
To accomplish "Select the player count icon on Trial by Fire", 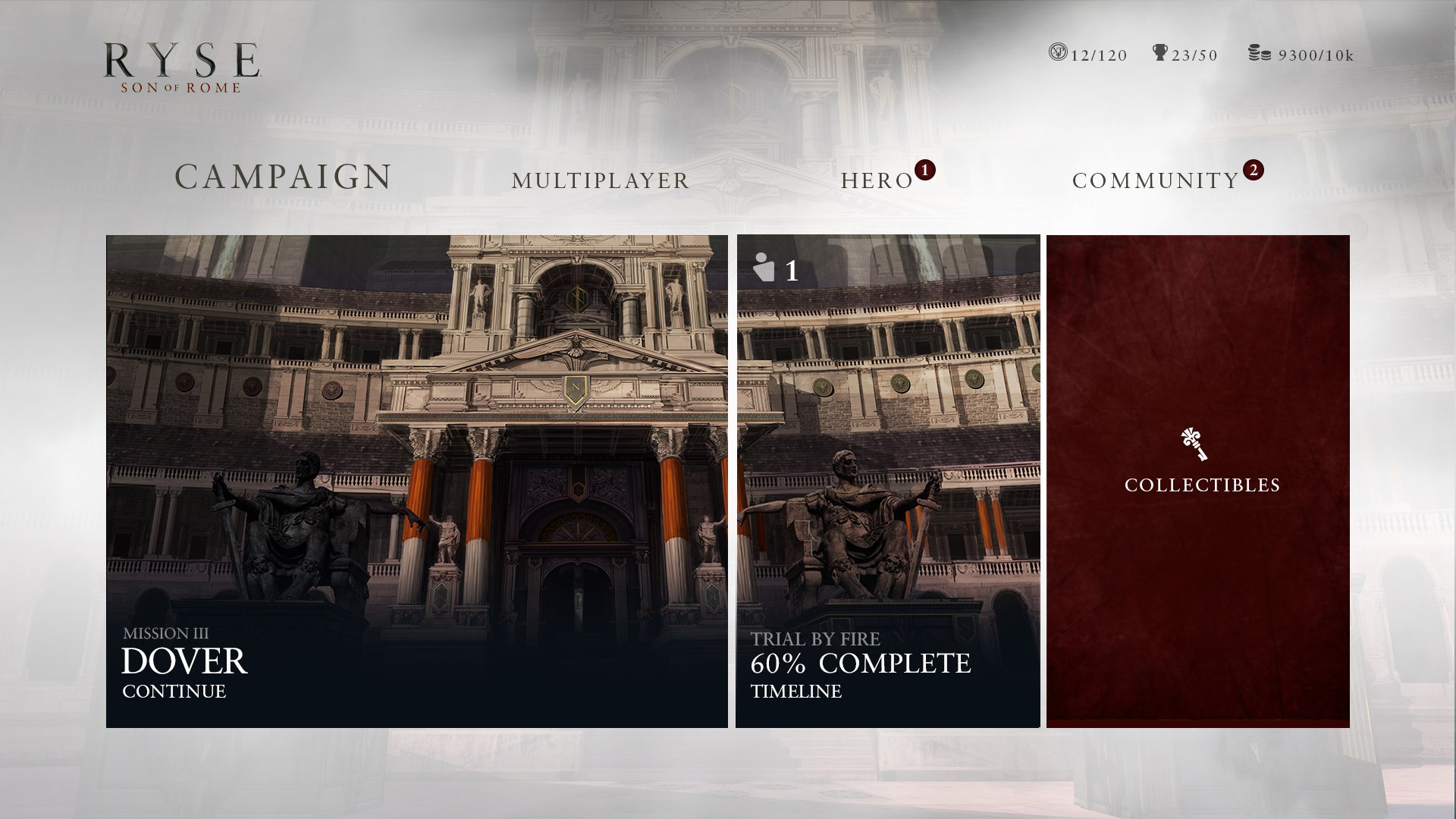I will click(x=764, y=267).
